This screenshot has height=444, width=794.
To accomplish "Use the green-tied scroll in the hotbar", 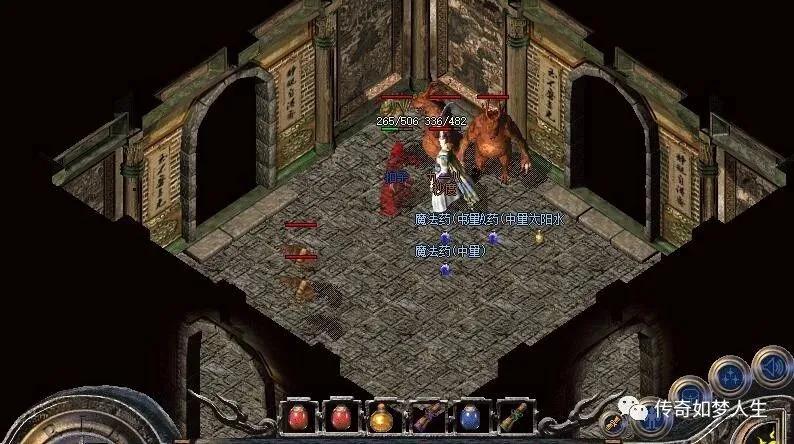I will (510, 417).
